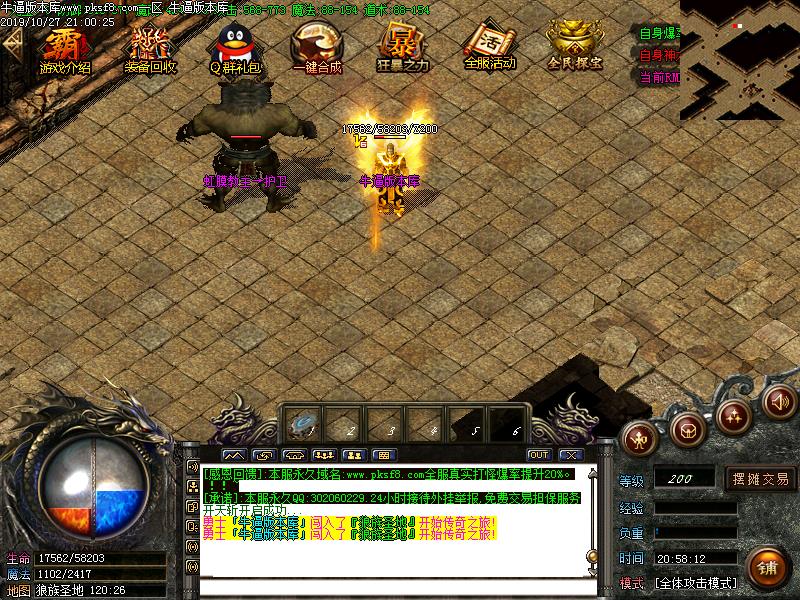Open the 摆摊交易 stall trading button
Viewport: 800px width, 600px height.
761,479
